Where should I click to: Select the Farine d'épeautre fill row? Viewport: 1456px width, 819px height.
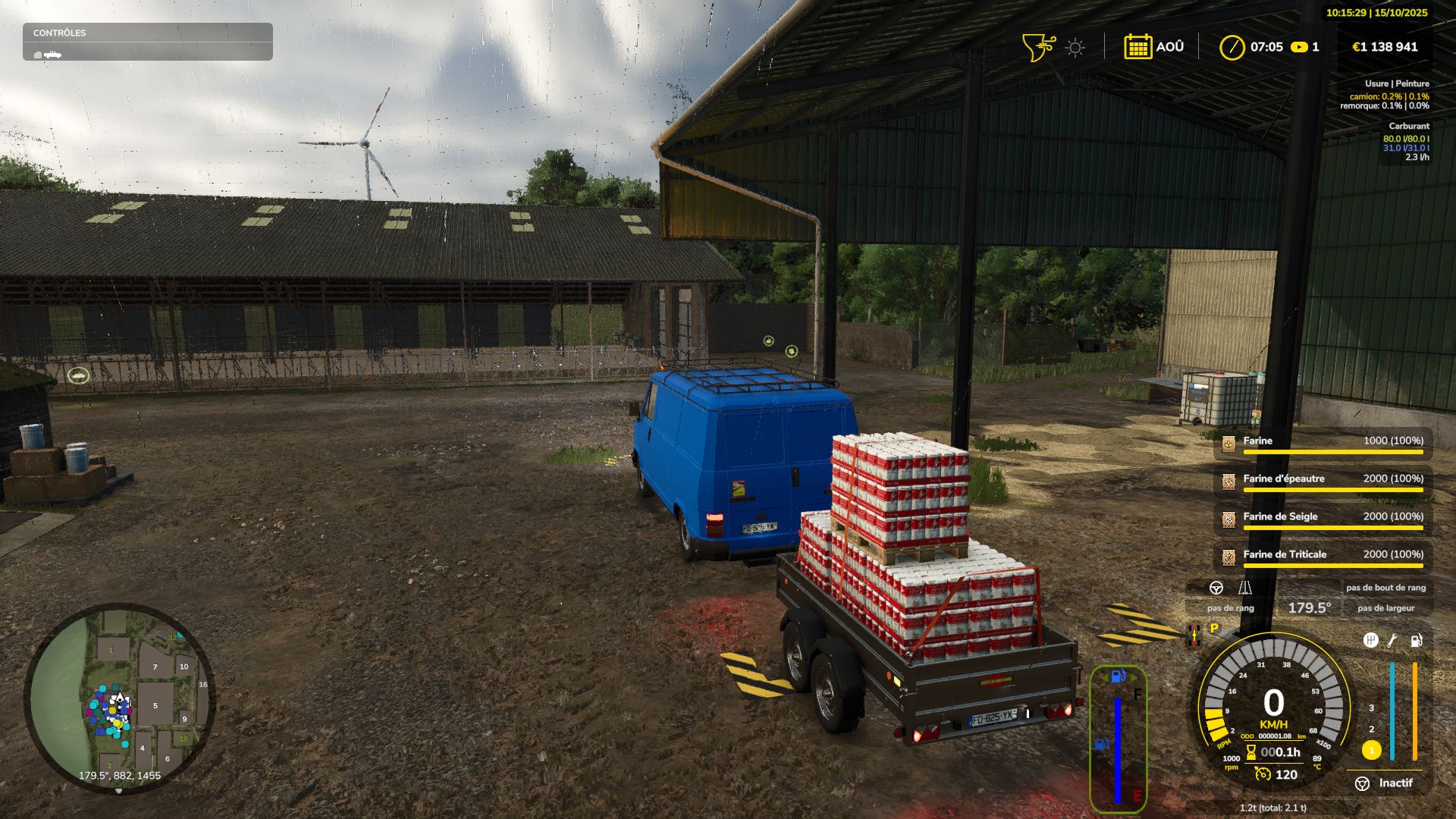point(1323,481)
